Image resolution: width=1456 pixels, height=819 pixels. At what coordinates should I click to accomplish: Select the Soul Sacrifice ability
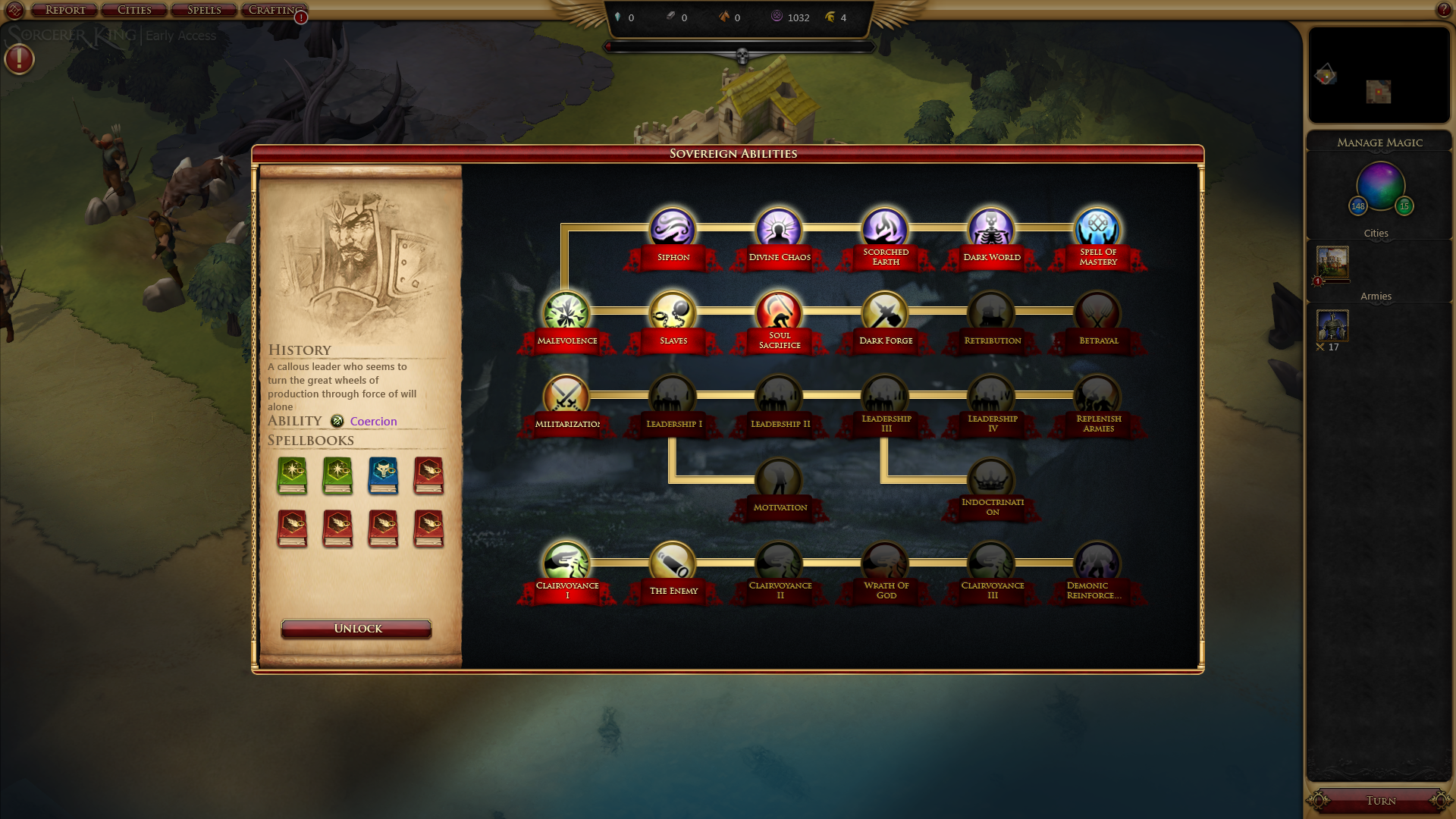click(x=779, y=312)
